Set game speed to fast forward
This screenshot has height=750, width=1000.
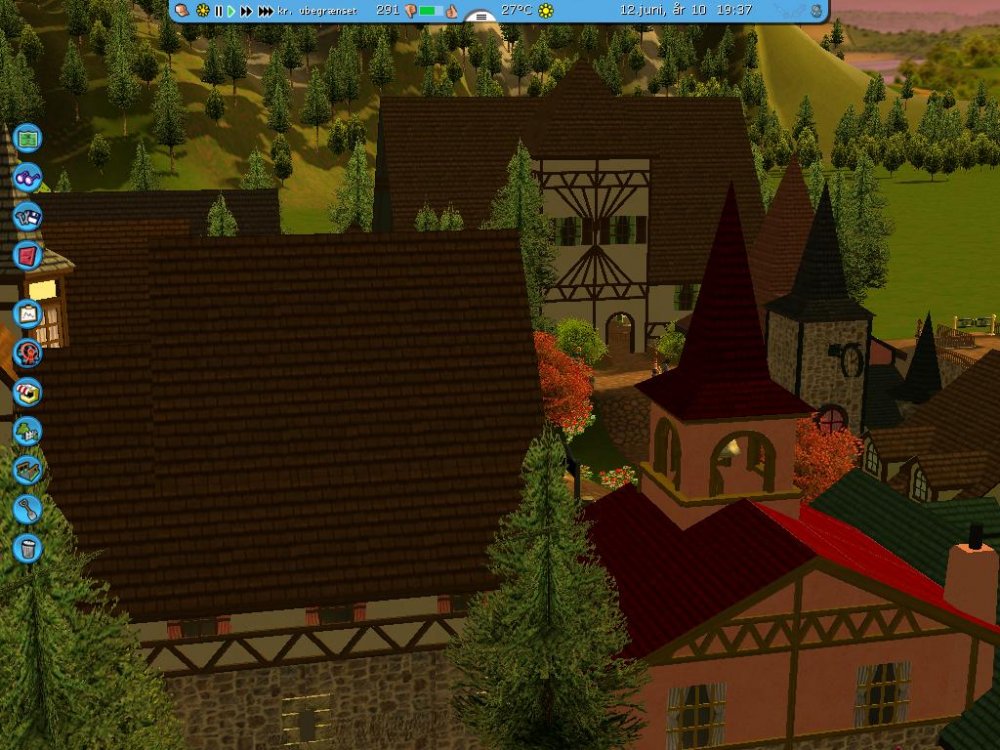pos(246,10)
